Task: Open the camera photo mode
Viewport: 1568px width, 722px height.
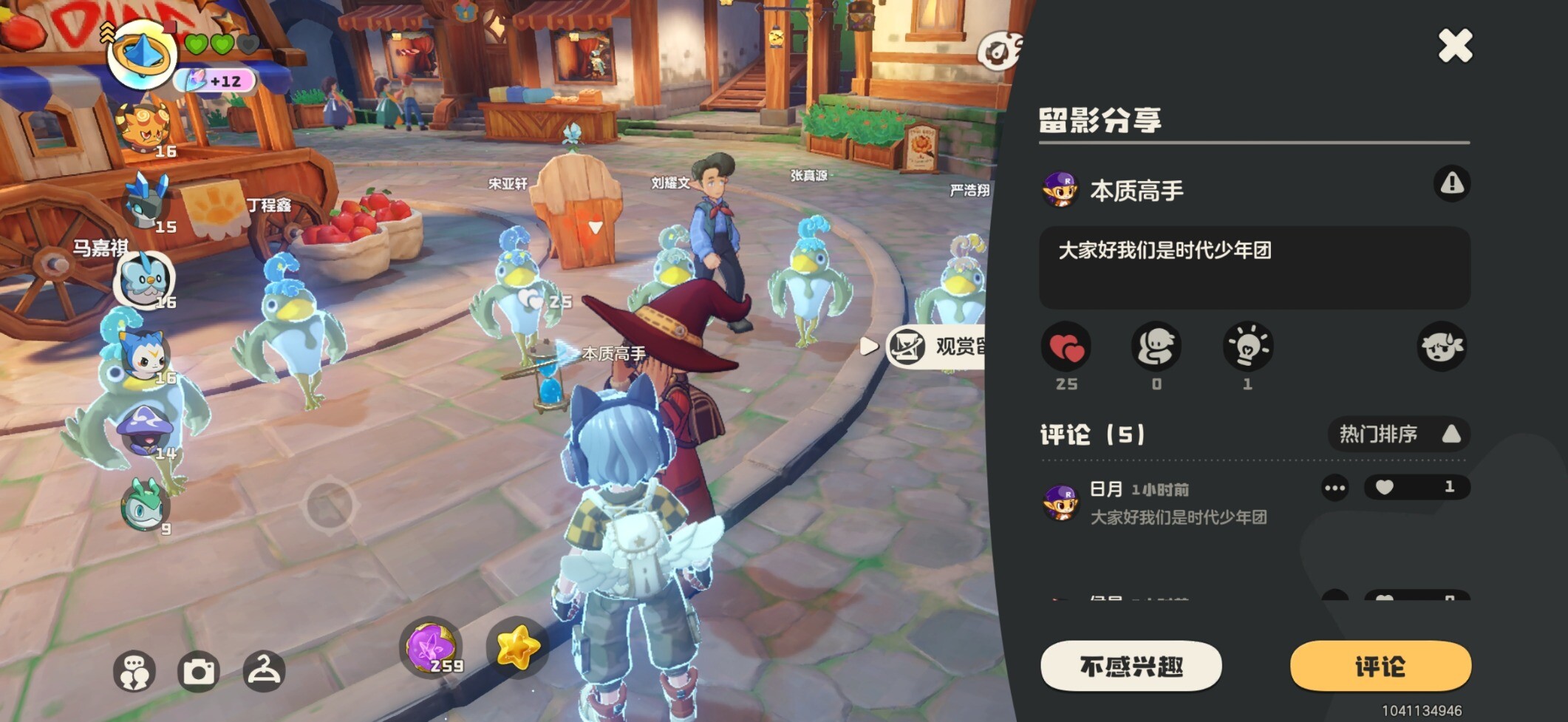Action: pos(199,672)
